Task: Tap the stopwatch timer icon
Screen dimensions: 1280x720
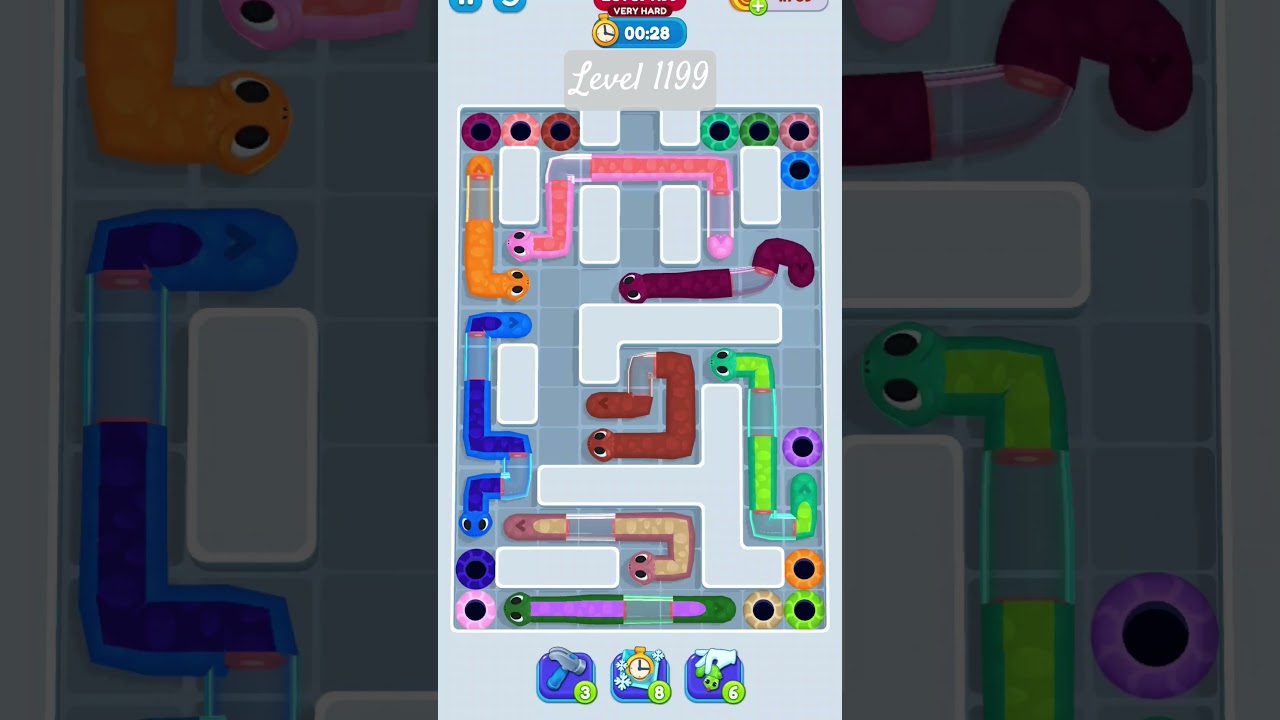Action: pyautogui.click(x=605, y=32)
